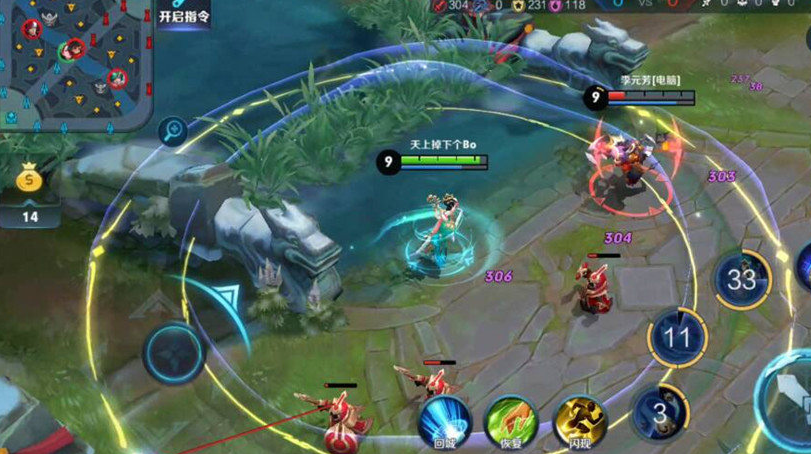Hit the basic attack sword button
The image size is (811, 454).
click(x=790, y=400)
